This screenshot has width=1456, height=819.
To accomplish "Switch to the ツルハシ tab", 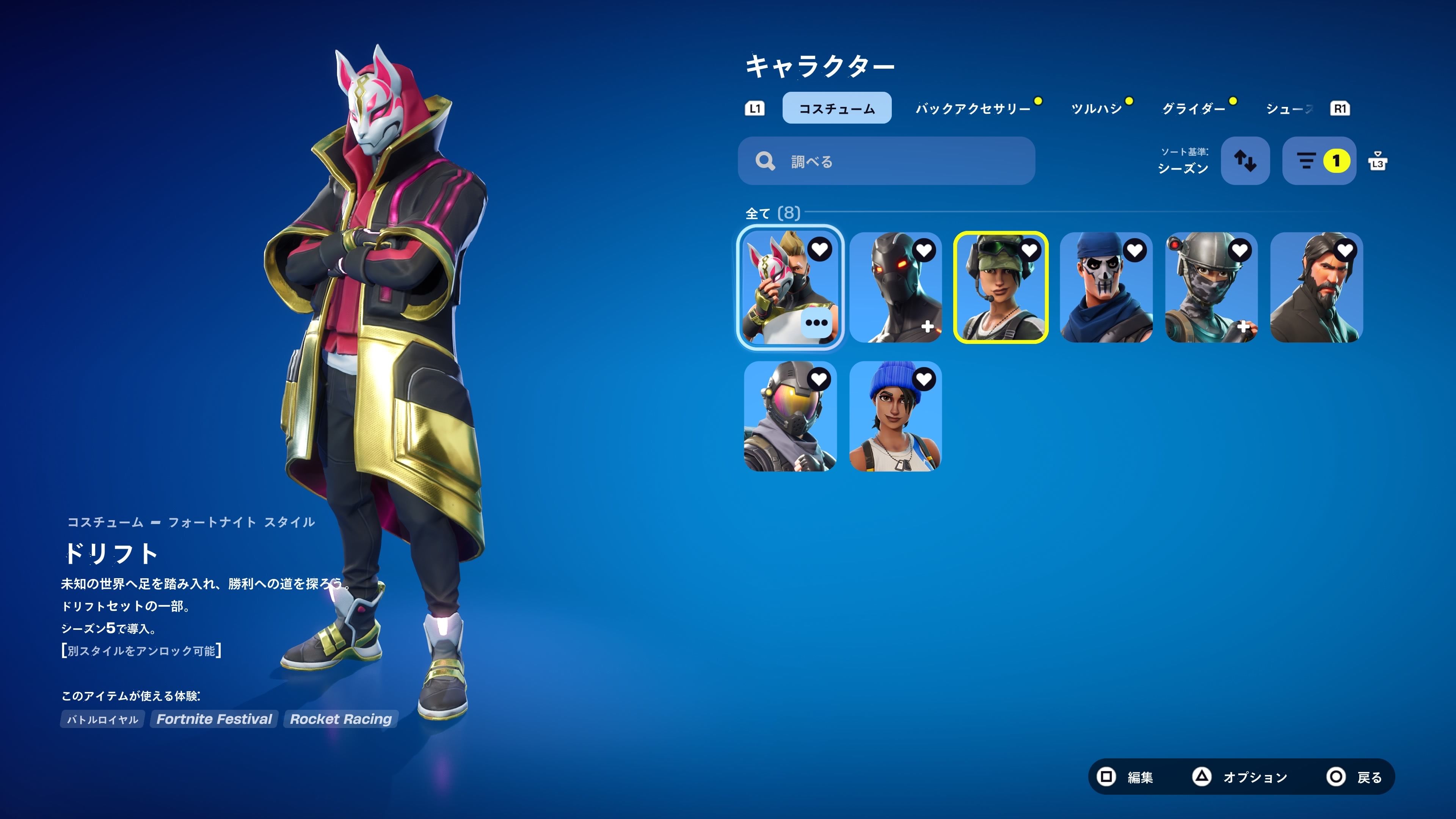I will coord(1097,108).
